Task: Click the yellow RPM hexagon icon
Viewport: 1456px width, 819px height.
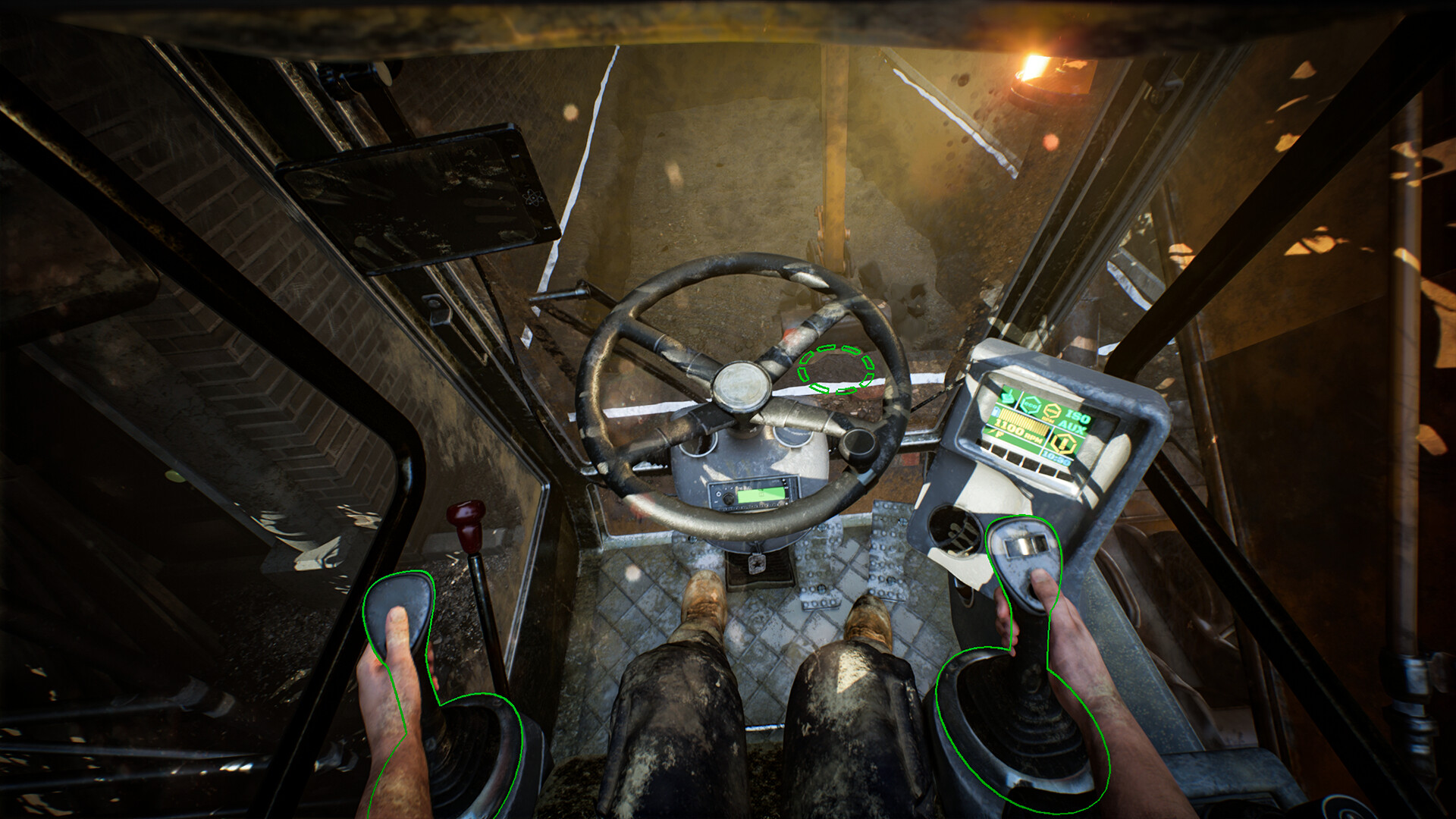Action: click(x=1053, y=411)
